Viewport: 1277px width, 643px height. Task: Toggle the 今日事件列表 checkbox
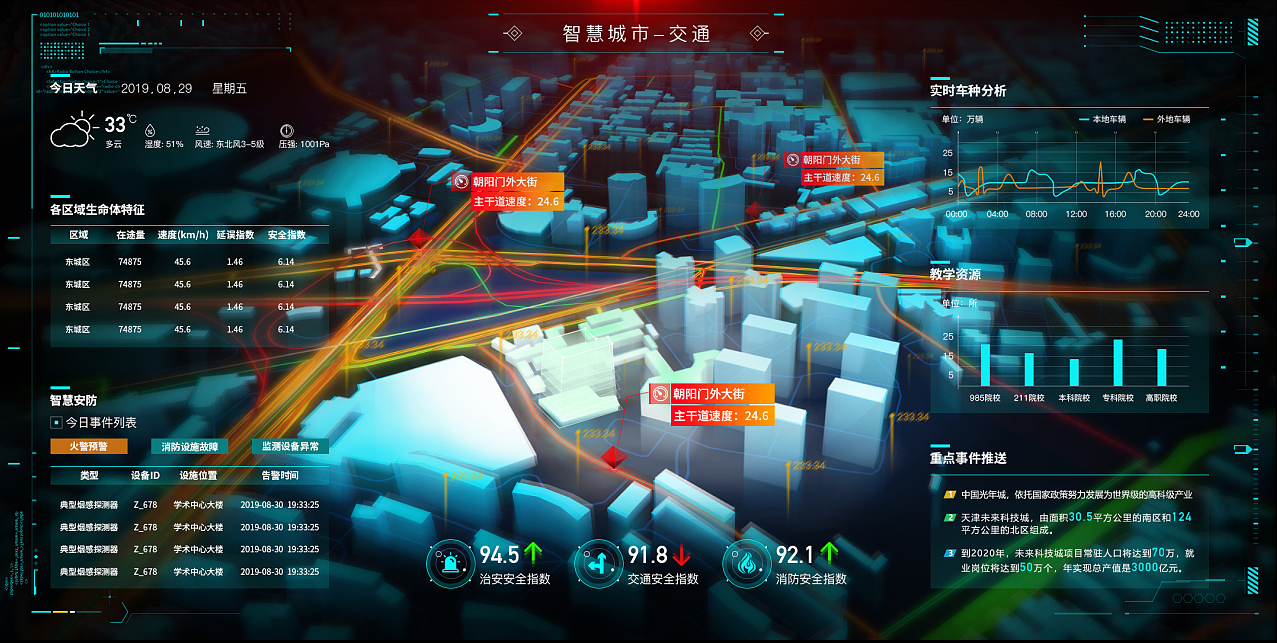coord(56,422)
